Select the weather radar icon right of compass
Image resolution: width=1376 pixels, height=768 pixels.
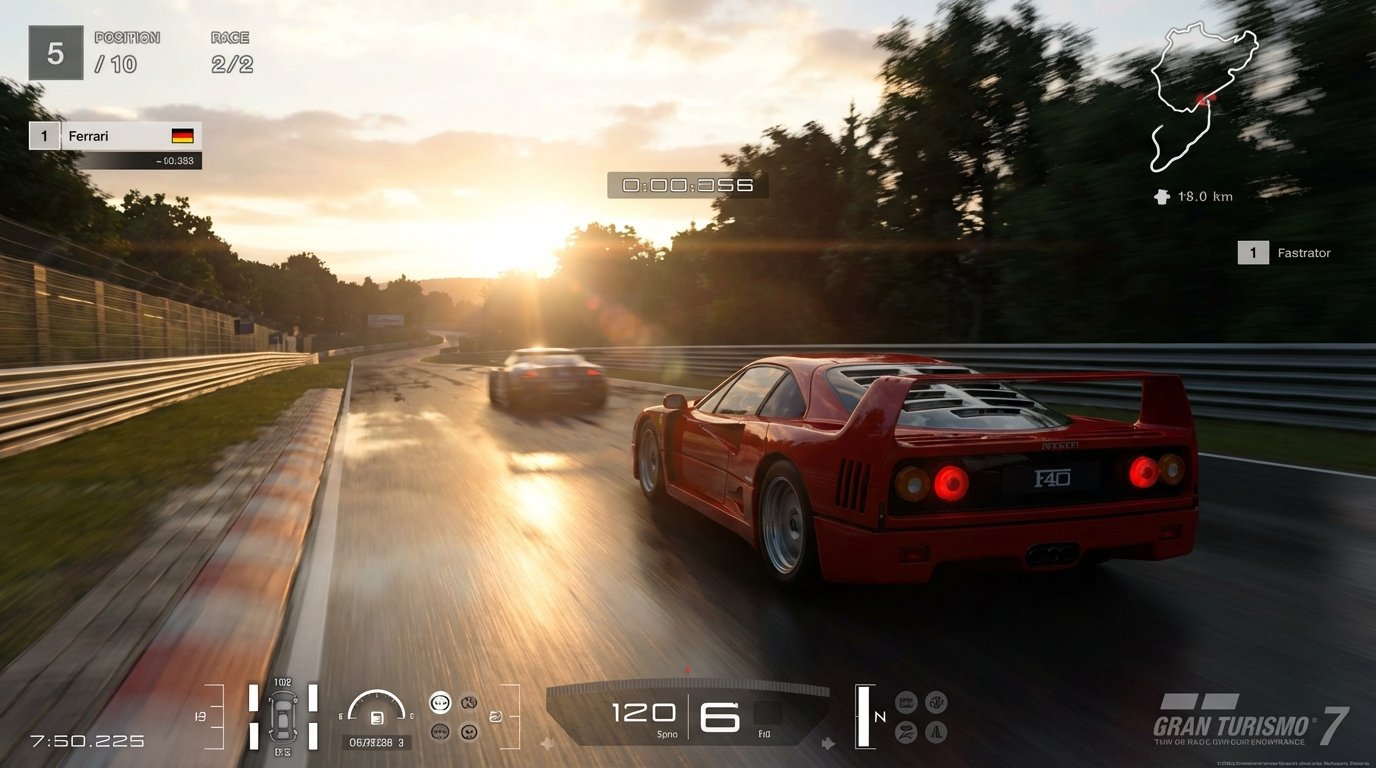pyautogui.click(x=937, y=702)
